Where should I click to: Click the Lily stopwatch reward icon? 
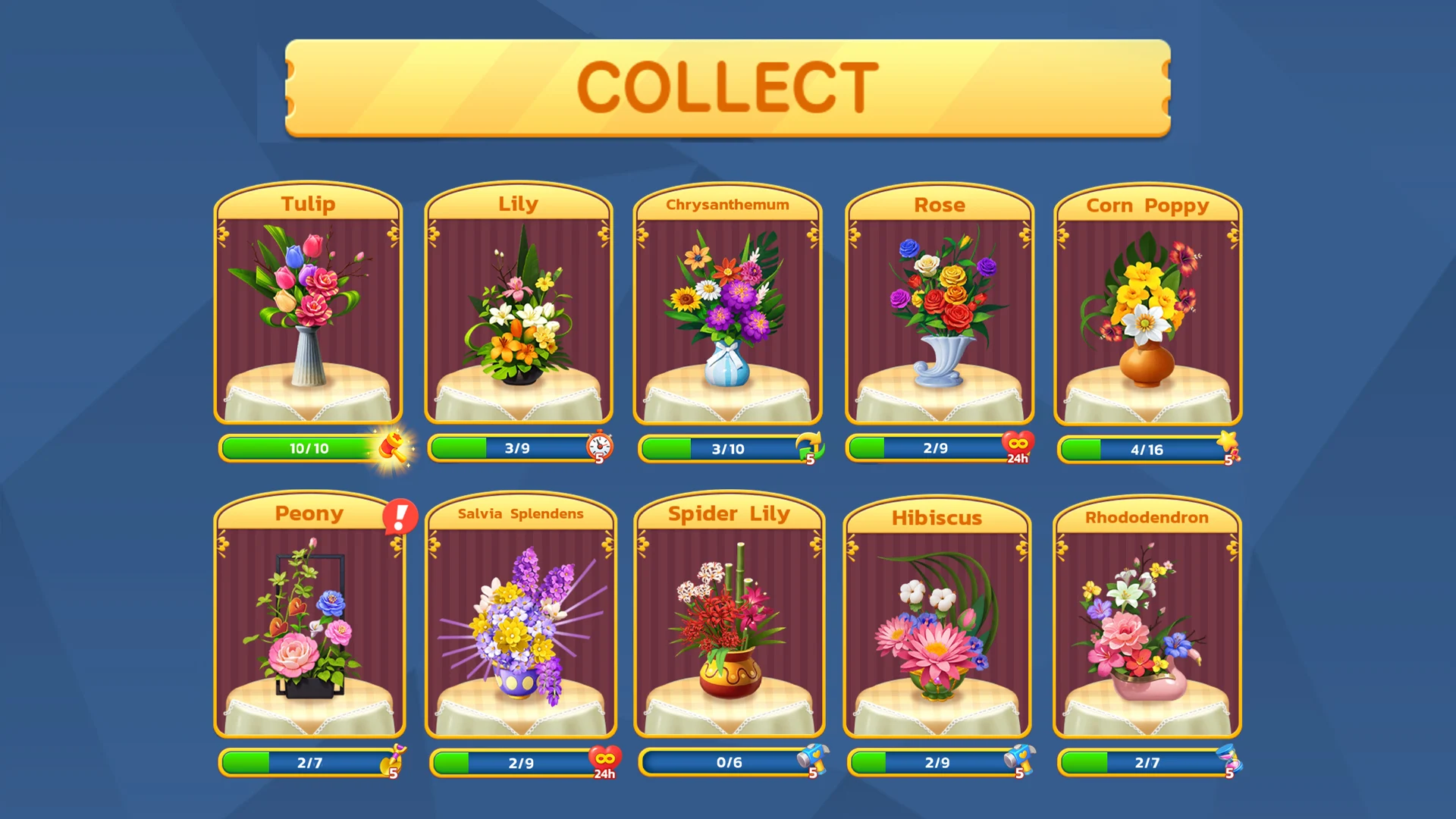pos(599,447)
